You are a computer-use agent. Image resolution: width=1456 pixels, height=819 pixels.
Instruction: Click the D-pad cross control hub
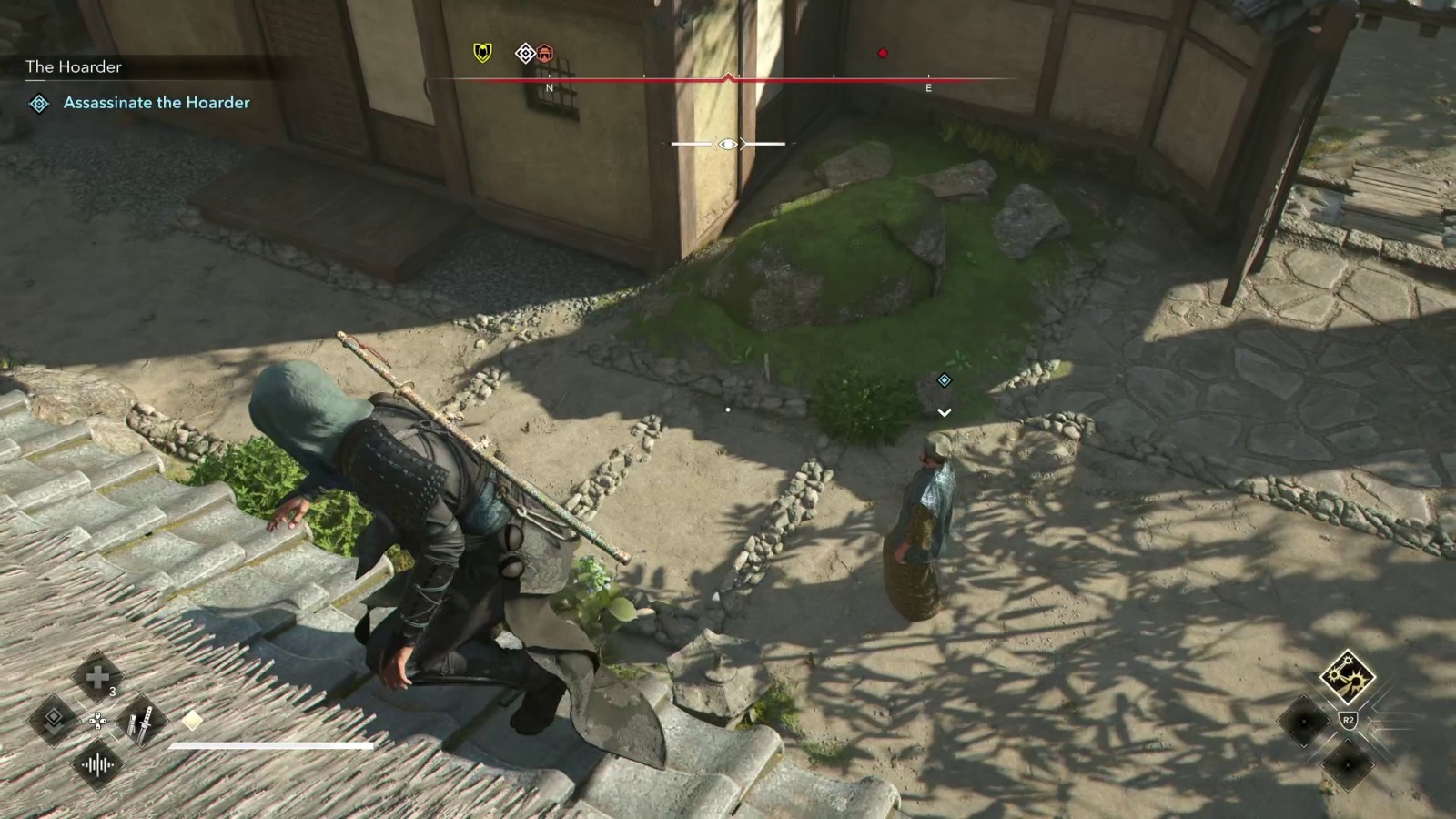(x=98, y=721)
